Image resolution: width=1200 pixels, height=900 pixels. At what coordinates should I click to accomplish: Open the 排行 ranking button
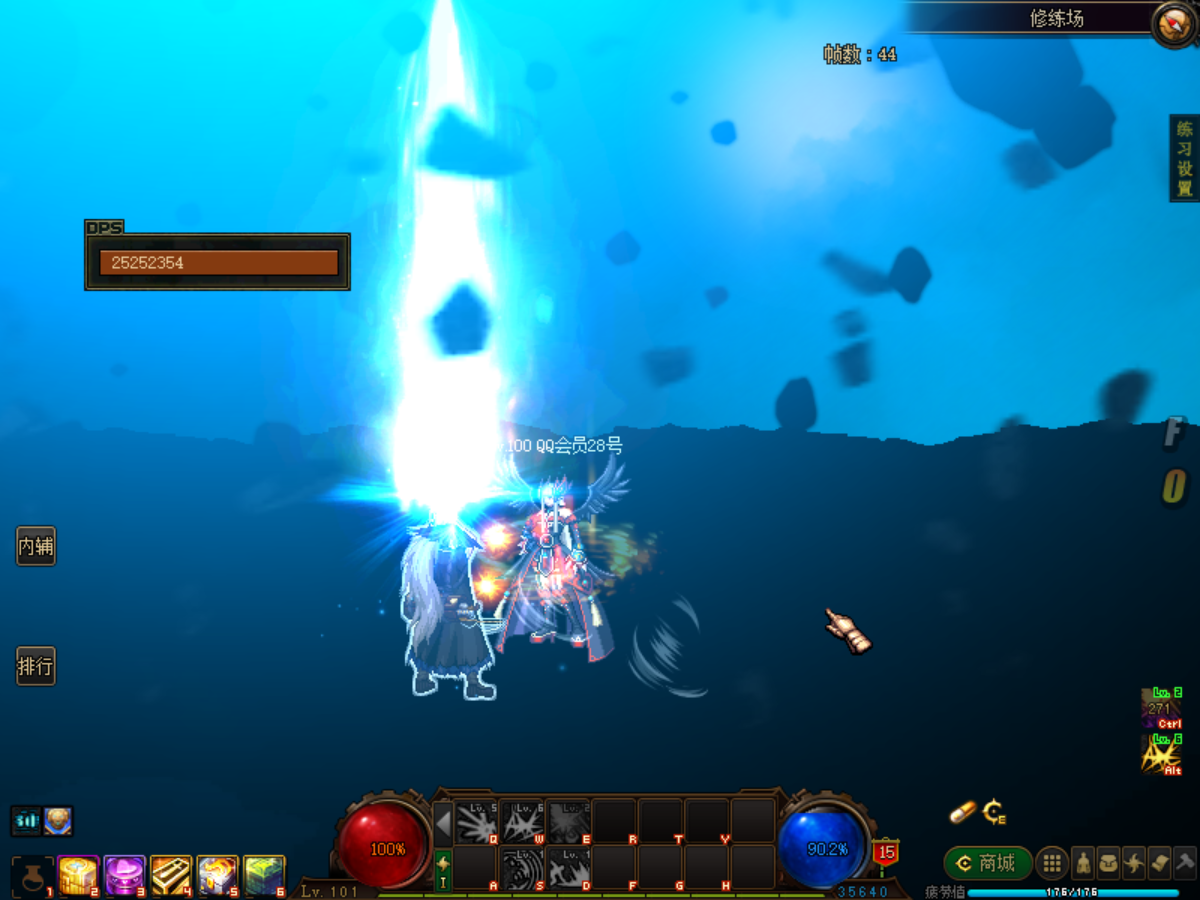click(x=36, y=666)
